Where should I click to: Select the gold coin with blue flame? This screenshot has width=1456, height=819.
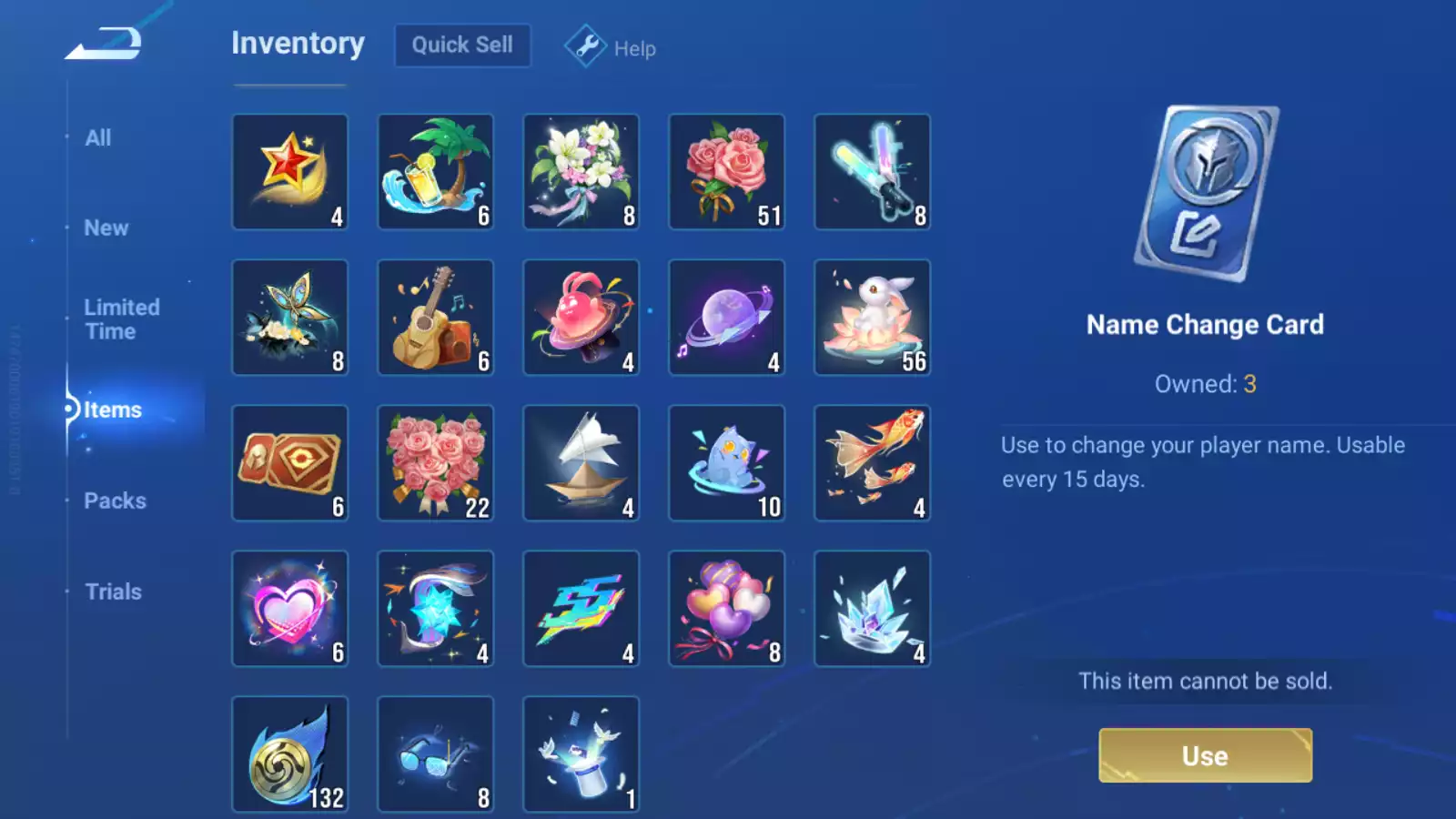point(290,754)
